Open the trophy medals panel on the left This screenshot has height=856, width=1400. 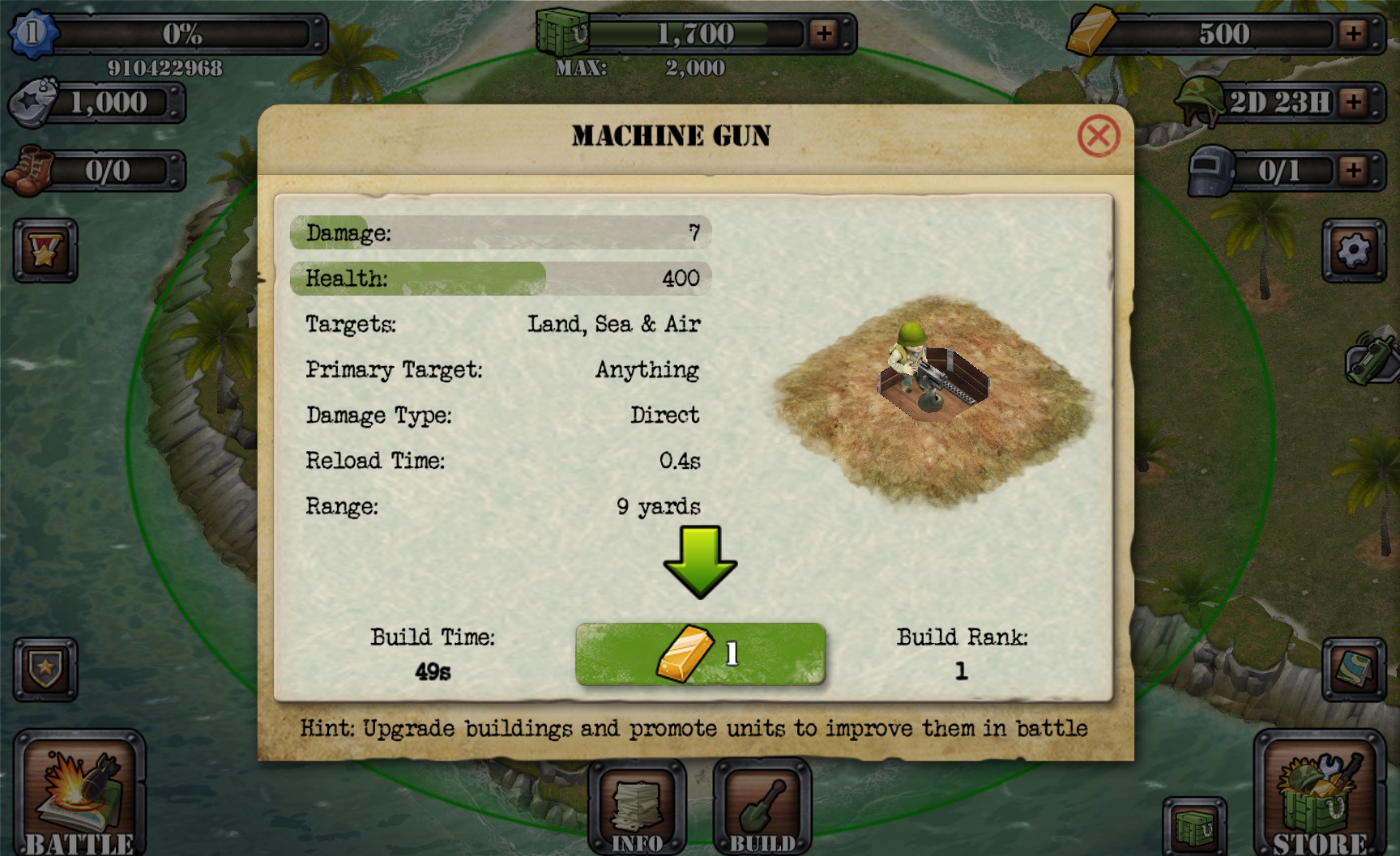[x=45, y=251]
